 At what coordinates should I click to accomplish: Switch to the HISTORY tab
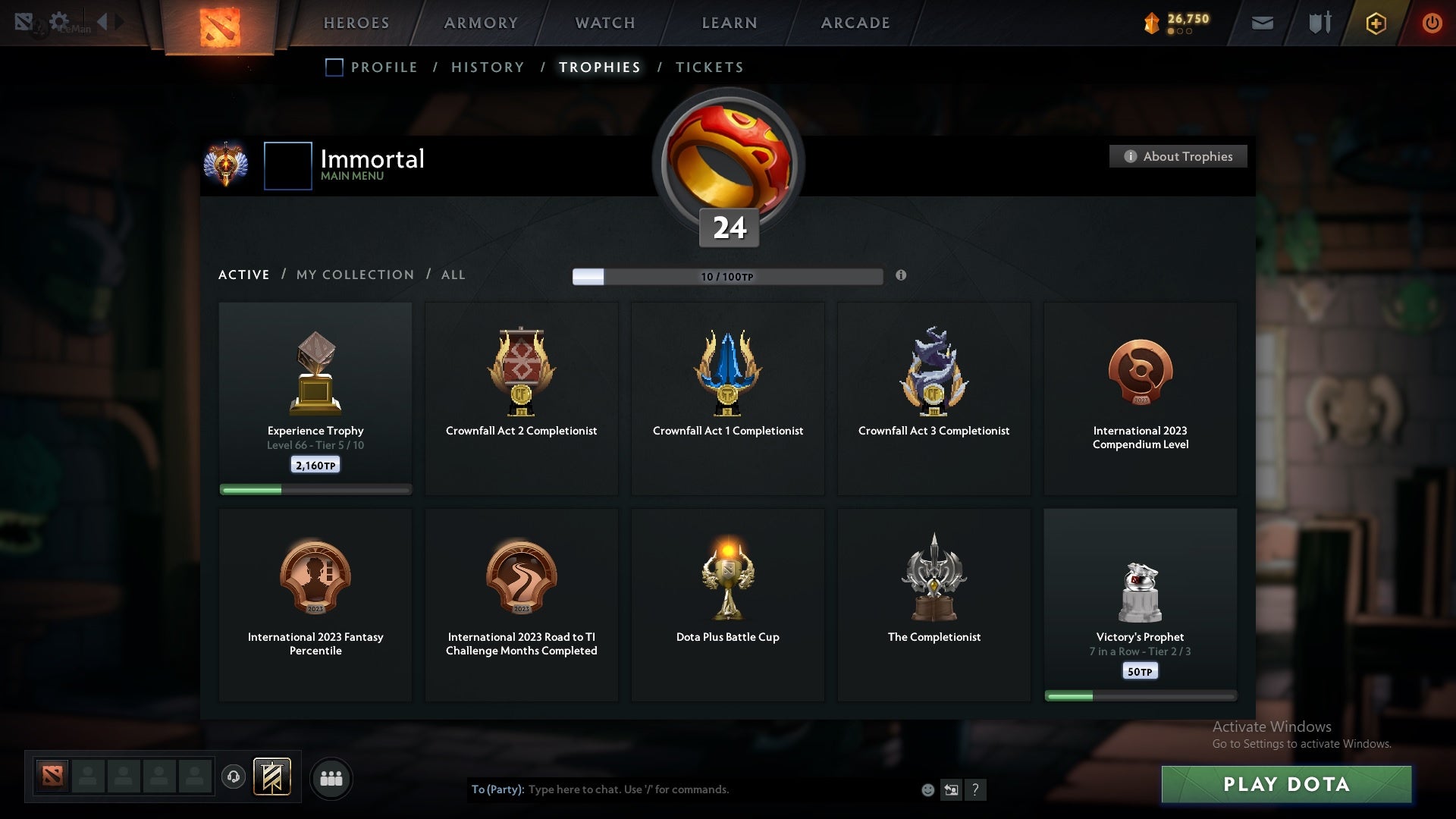click(487, 67)
